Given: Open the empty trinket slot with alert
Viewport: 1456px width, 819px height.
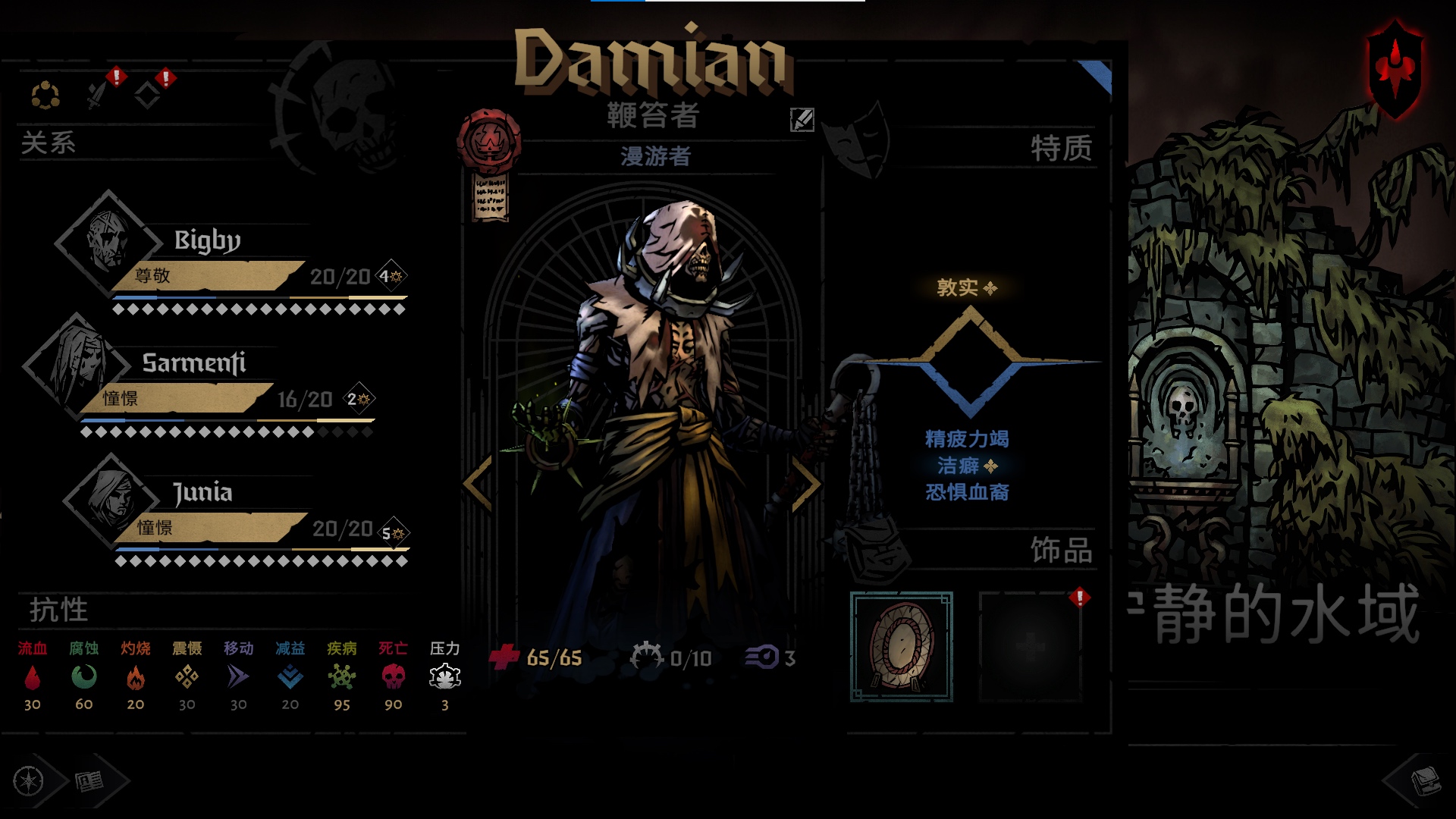Looking at the screenshot, I should [x=1030, y=646].
